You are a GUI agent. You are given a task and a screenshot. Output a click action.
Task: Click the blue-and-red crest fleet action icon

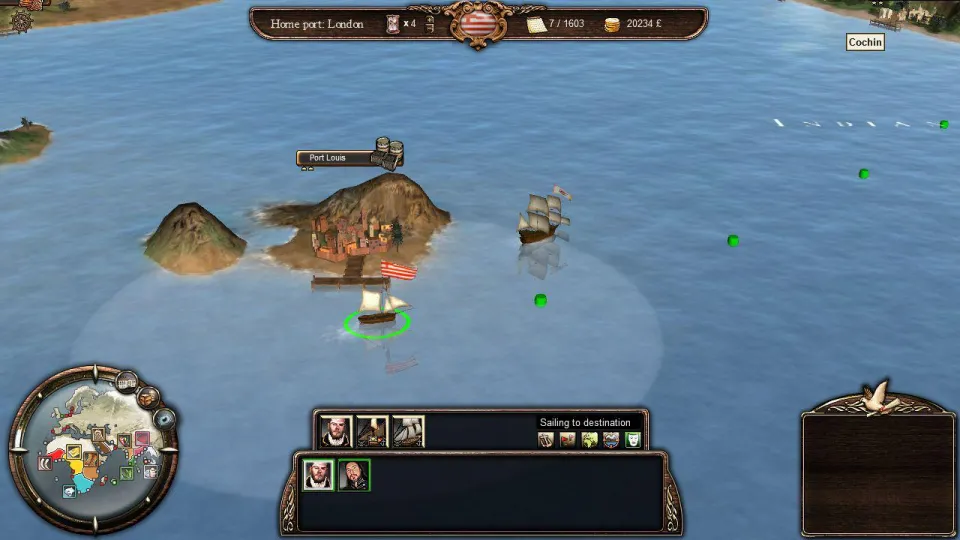click(610, 440)
